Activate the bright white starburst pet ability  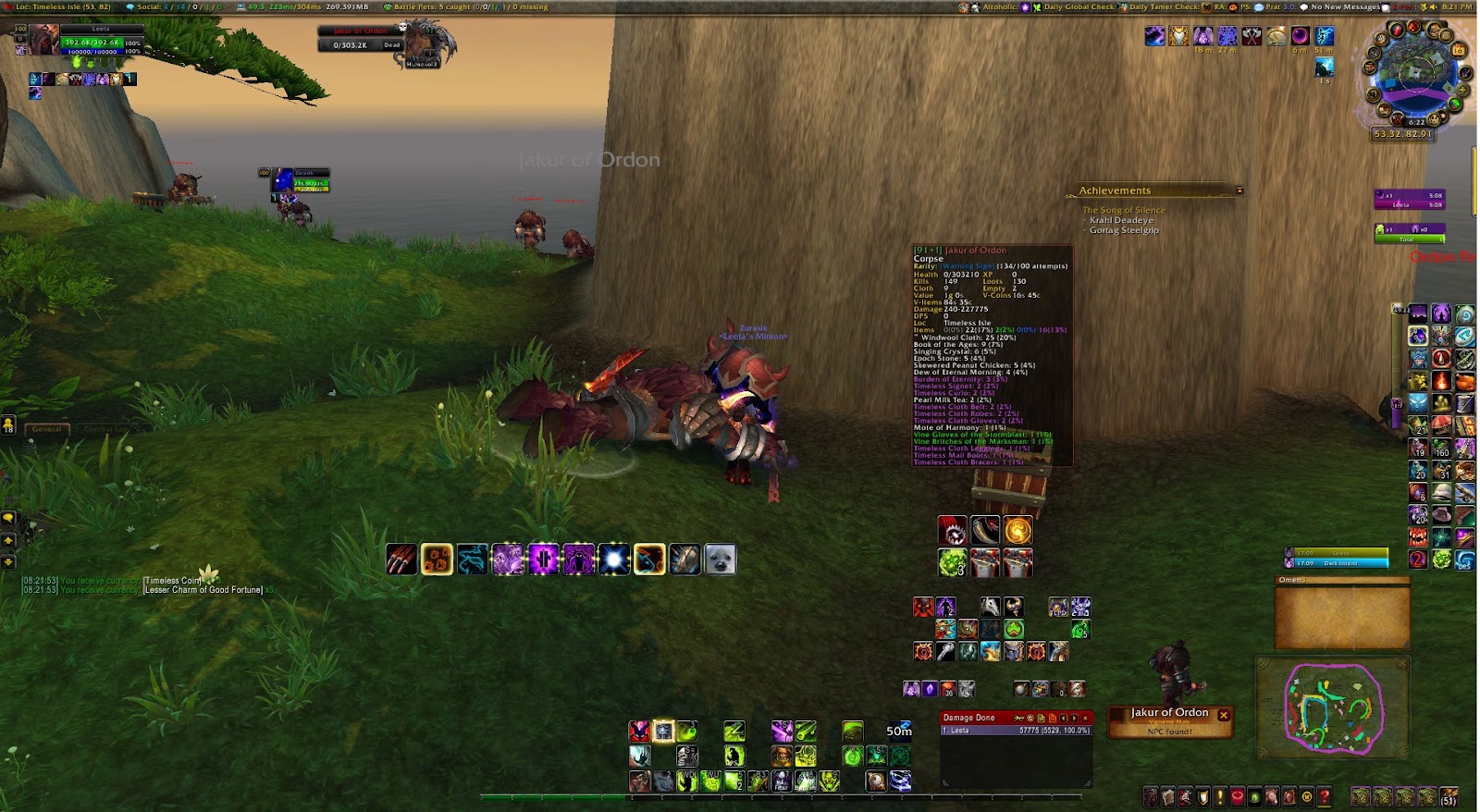click(x=613, y=560)
